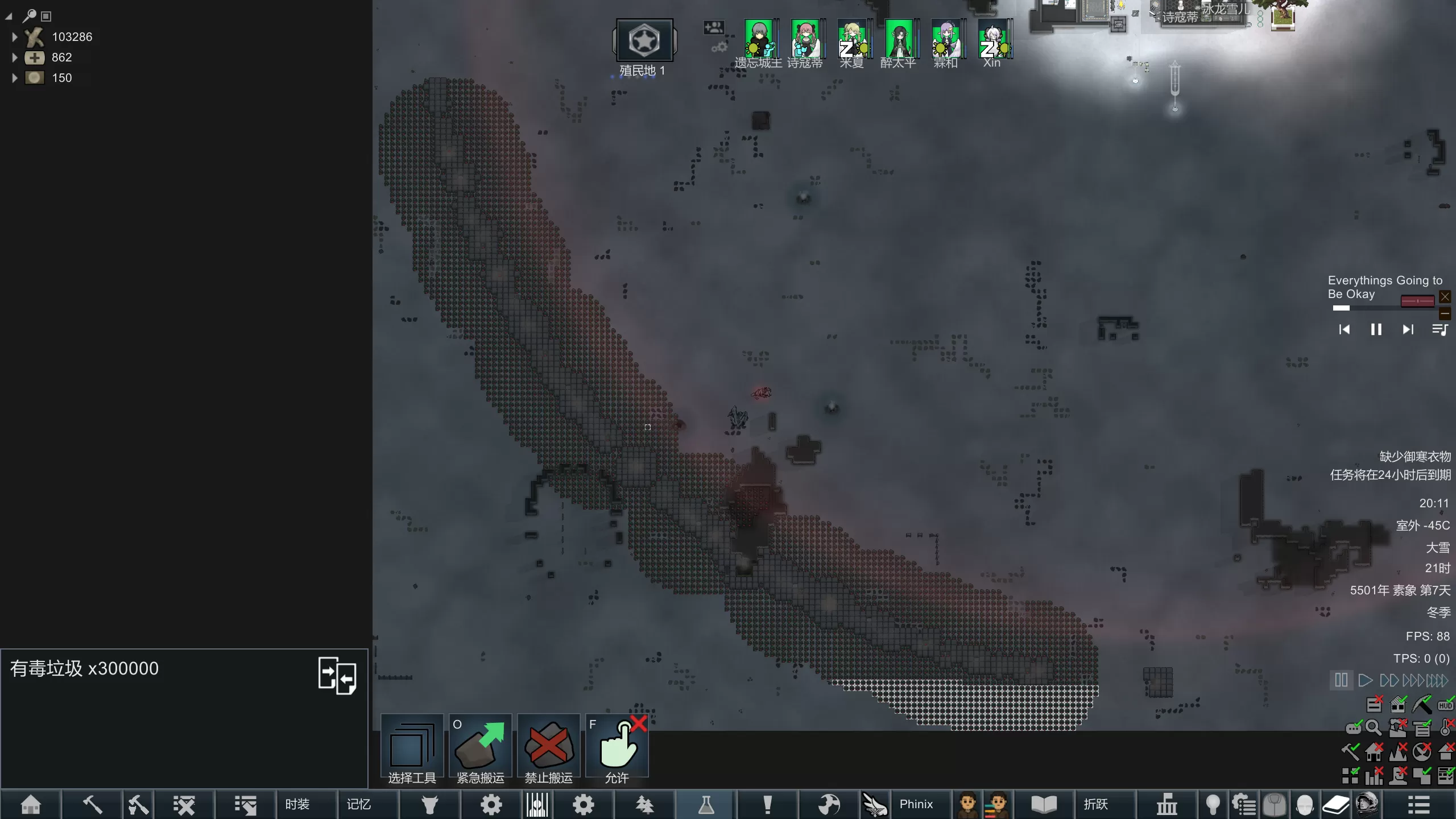The image size is (1456, 819).
Task: Select the sleeping colonist Xin's portrait
Action: tap(992, 40)
